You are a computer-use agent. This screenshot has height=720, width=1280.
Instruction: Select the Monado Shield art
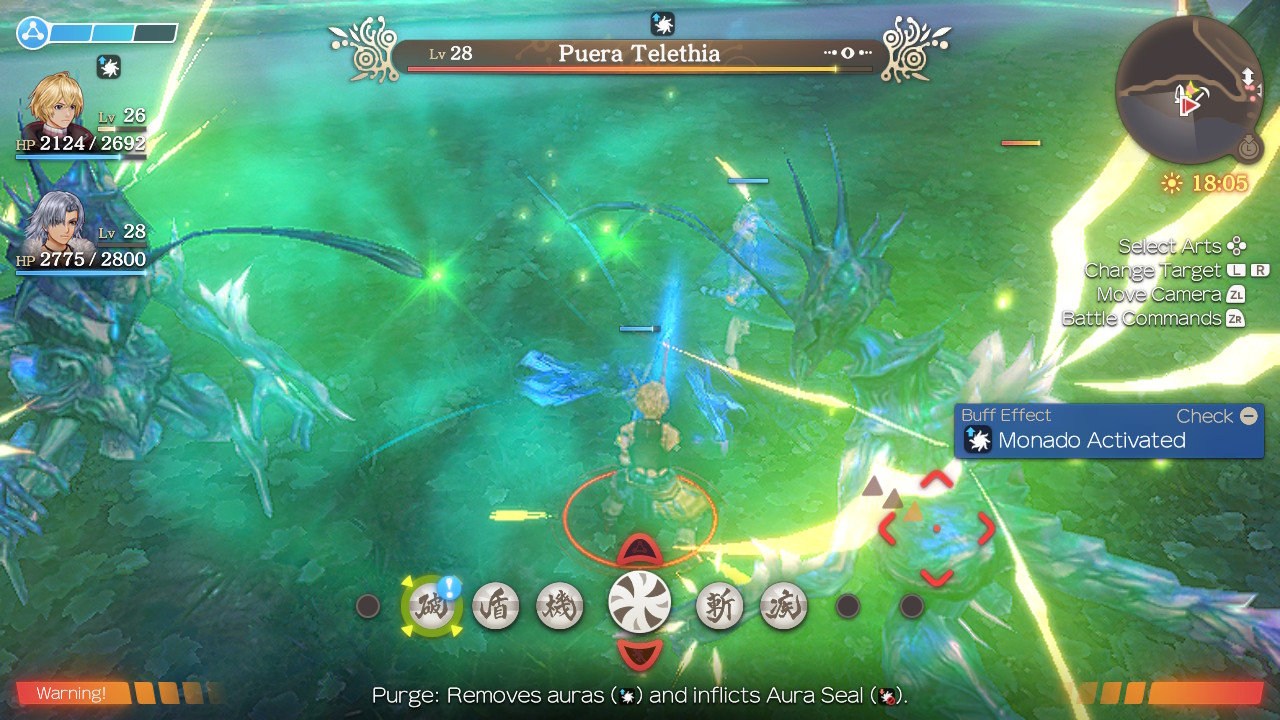pos(496,607)
